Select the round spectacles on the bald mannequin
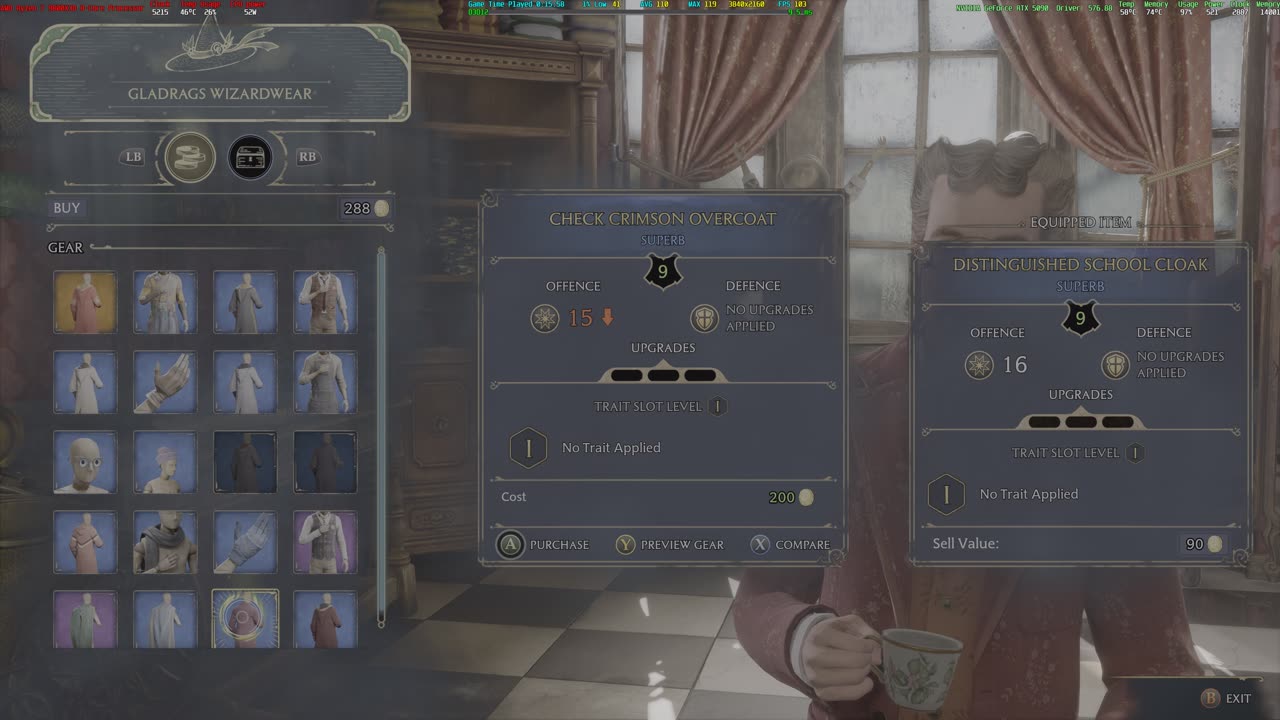Screen dimensions: 1280x720 85,462
